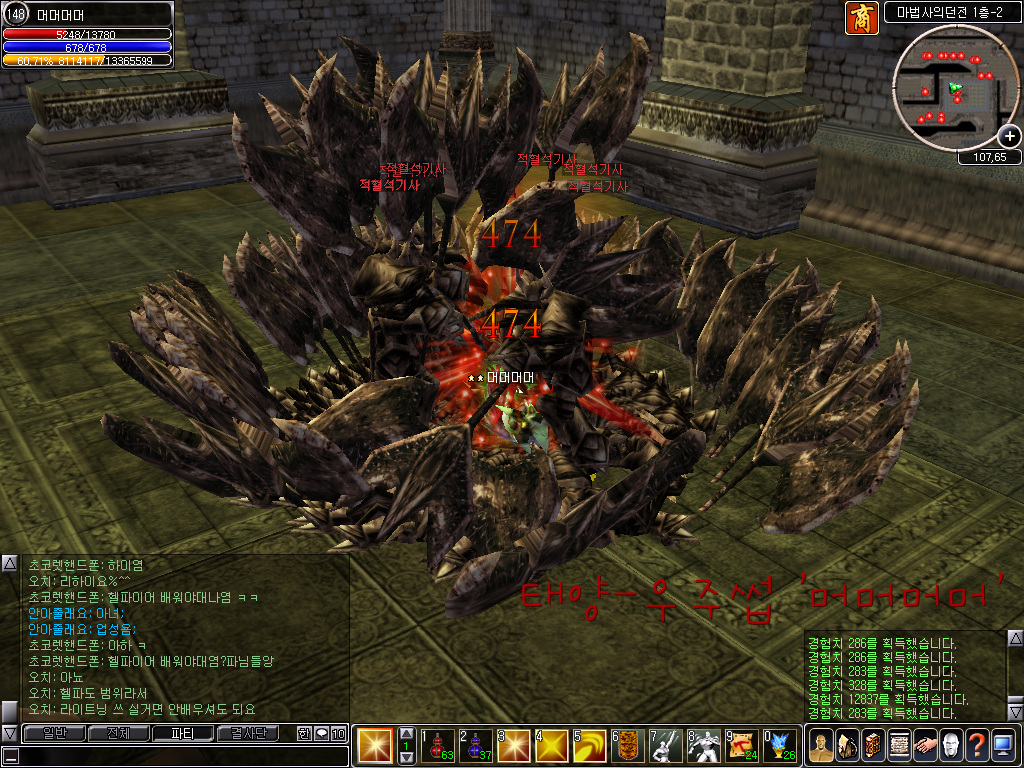This screenshot has height=768, width=1024.
Task: Select the 파티 chat tab
Action: pos(182,733)
